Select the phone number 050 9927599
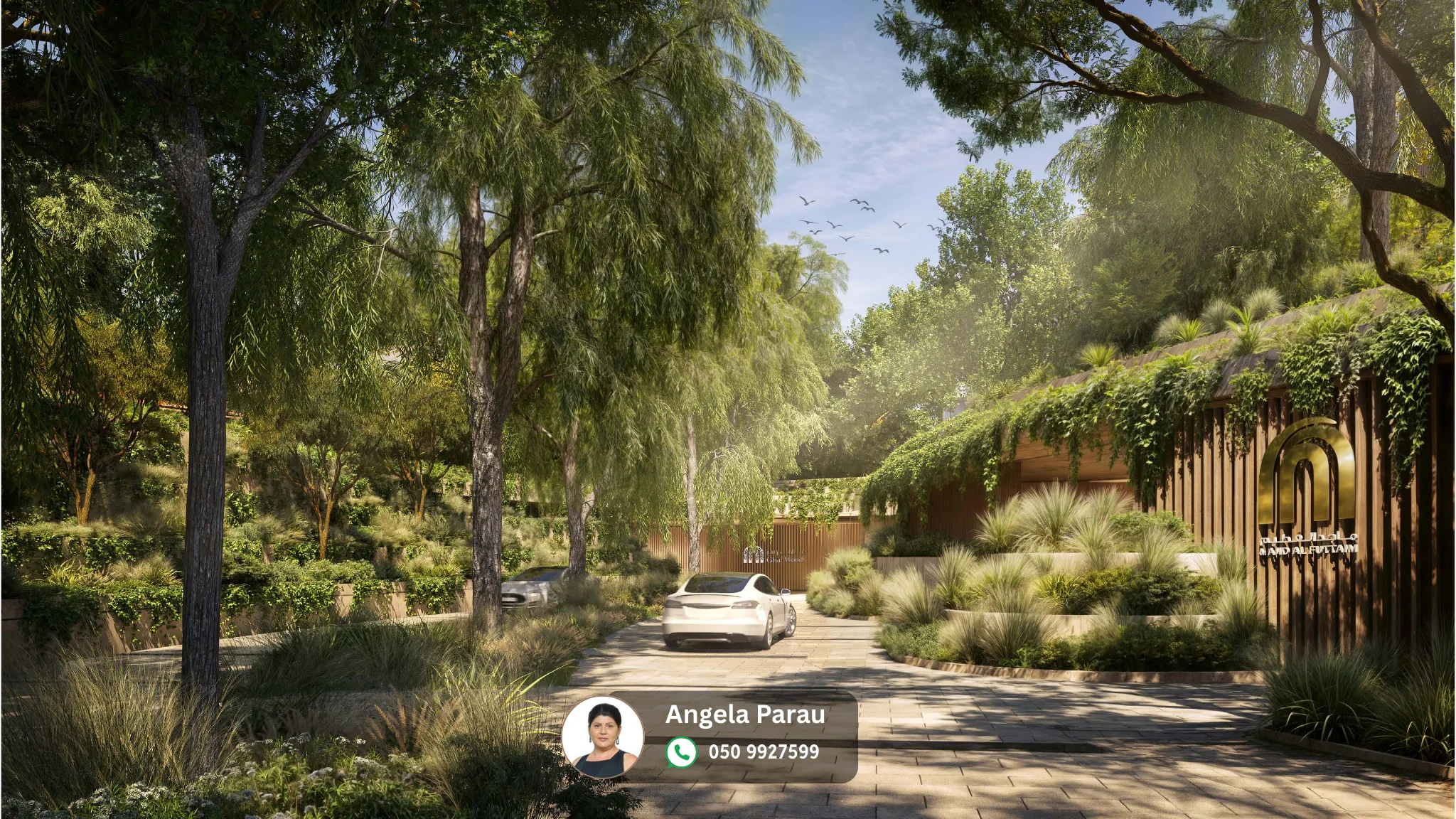The height and width of the screenshot is (819, 1456). (764, 752)
